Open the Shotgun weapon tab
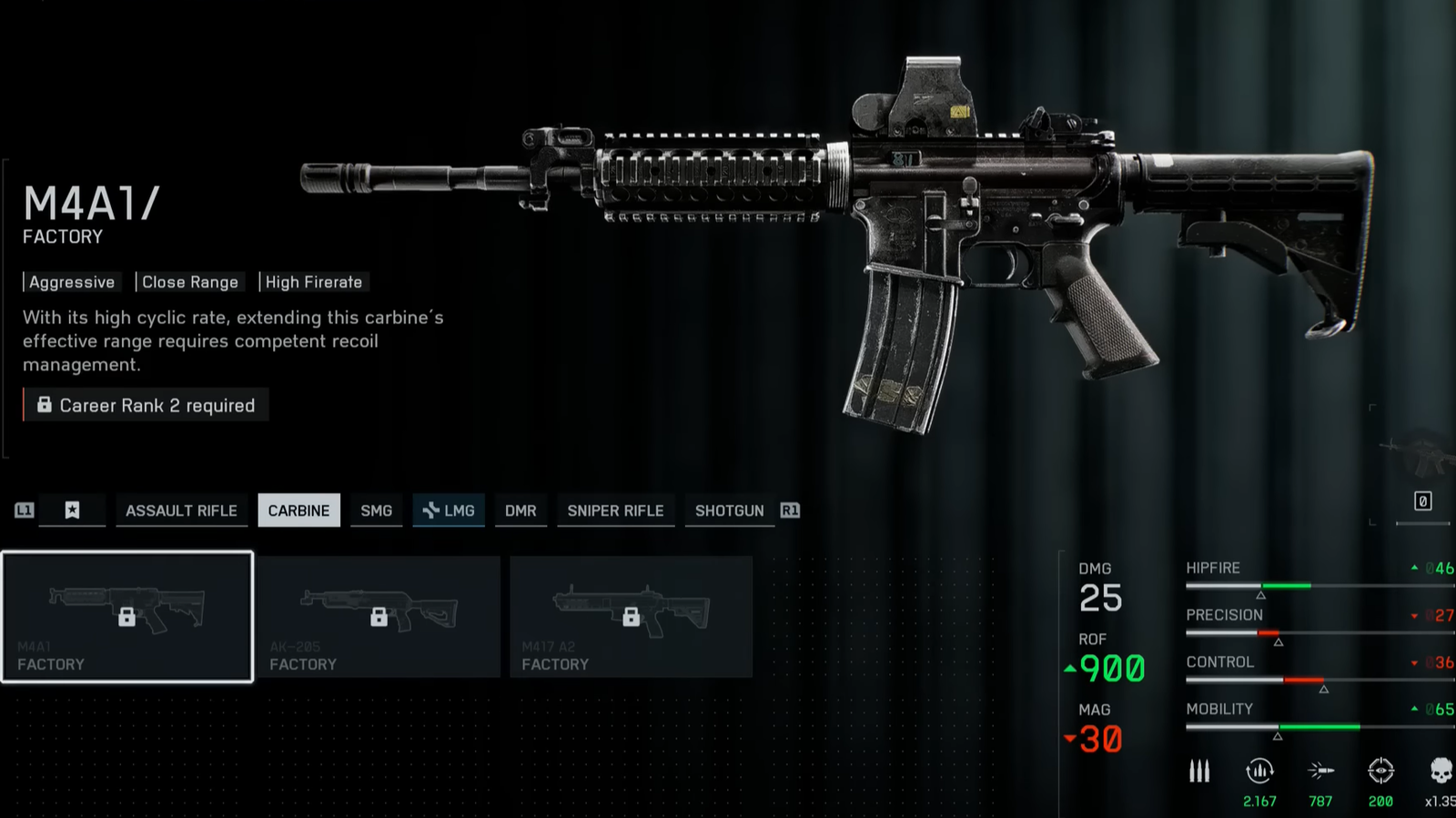 click(x=729, y=510)
